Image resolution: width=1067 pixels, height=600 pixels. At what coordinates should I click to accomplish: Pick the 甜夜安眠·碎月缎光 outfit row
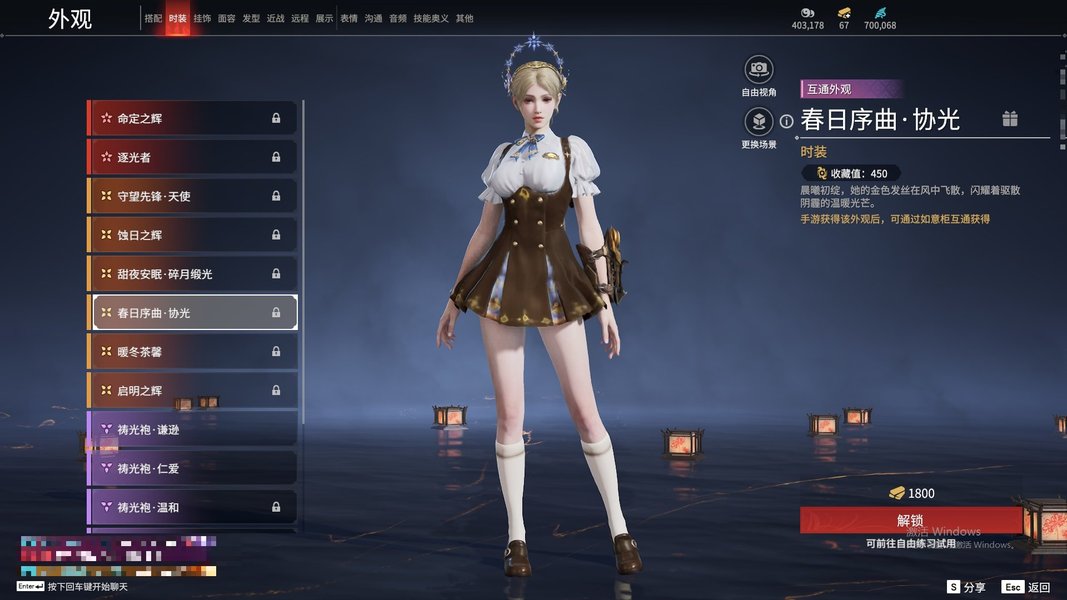coord(192,274)
